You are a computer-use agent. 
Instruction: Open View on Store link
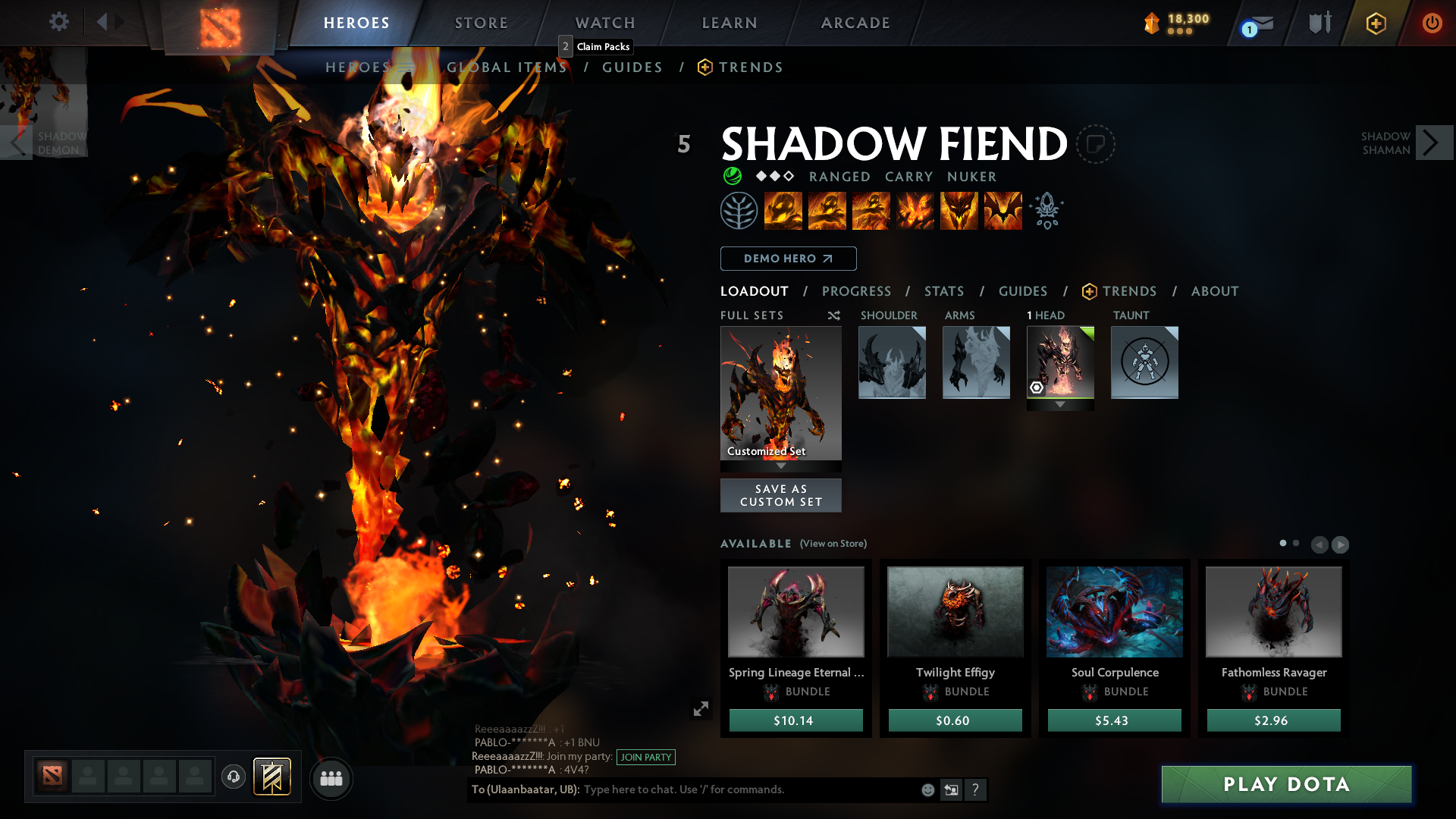(x=833, y=544)
